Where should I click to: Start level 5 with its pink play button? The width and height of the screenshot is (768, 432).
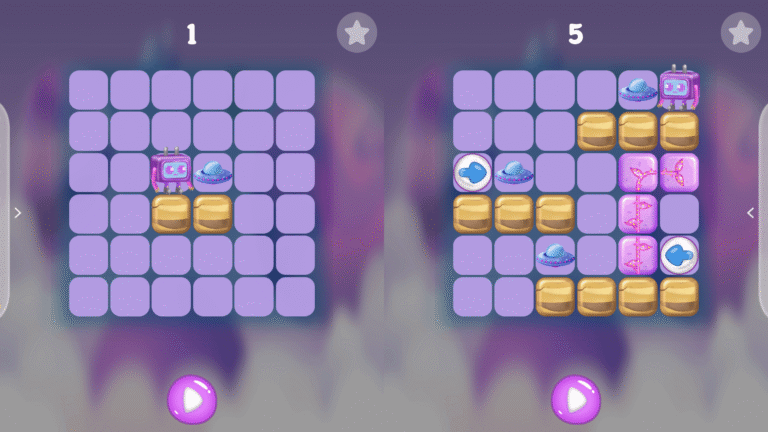[576, 399]
